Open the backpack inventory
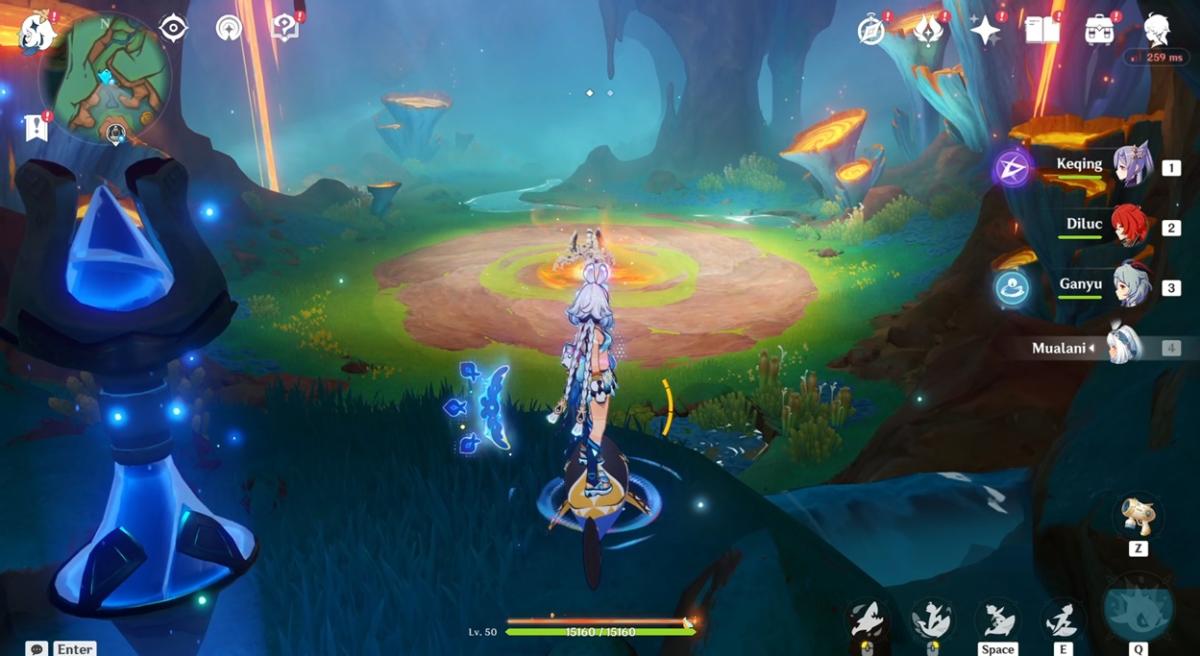The height and width of the screenshot is (656, 1200). point(1100,30)
